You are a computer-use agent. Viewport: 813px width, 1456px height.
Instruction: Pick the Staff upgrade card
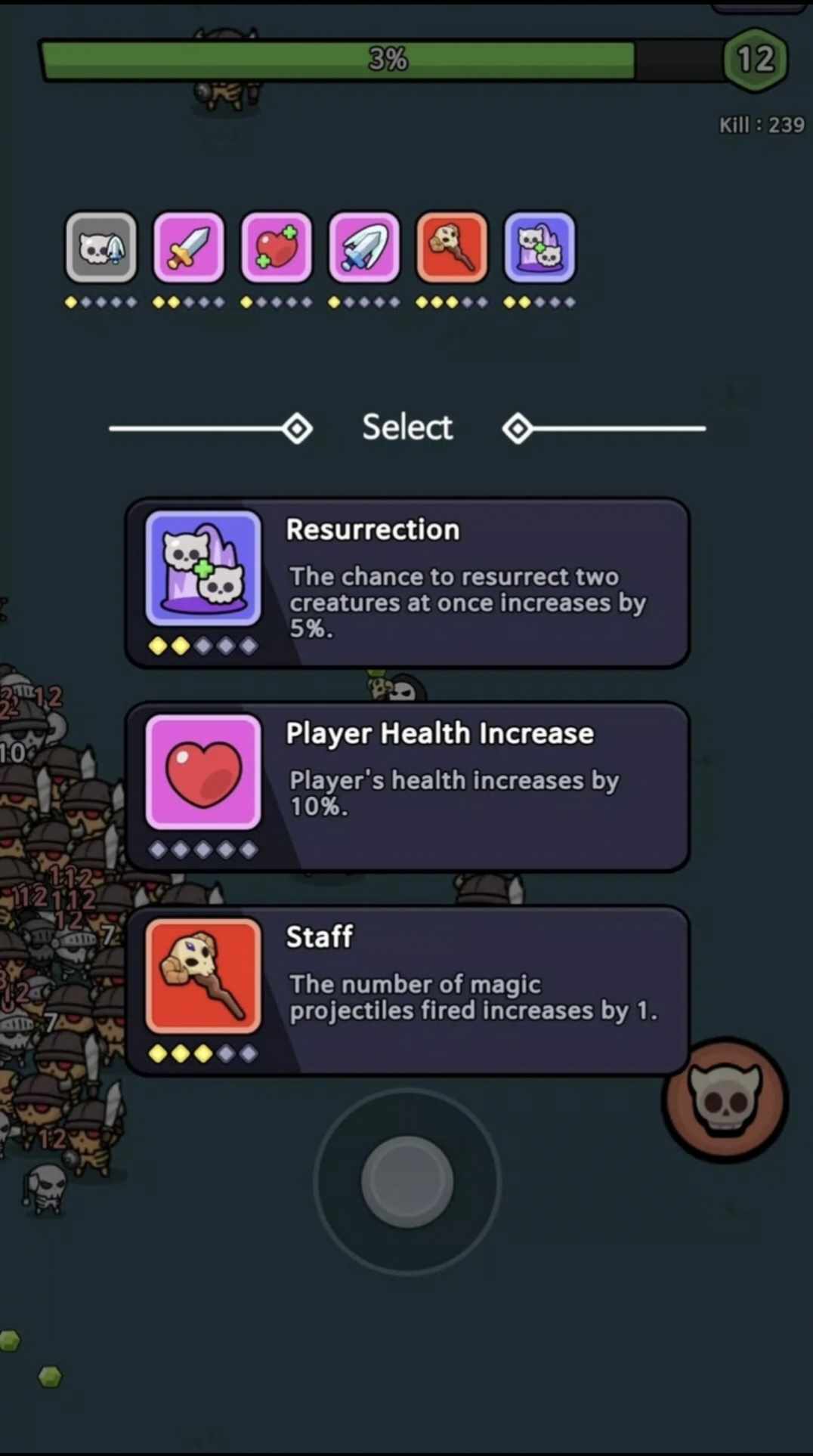click(x=407, y=990)
